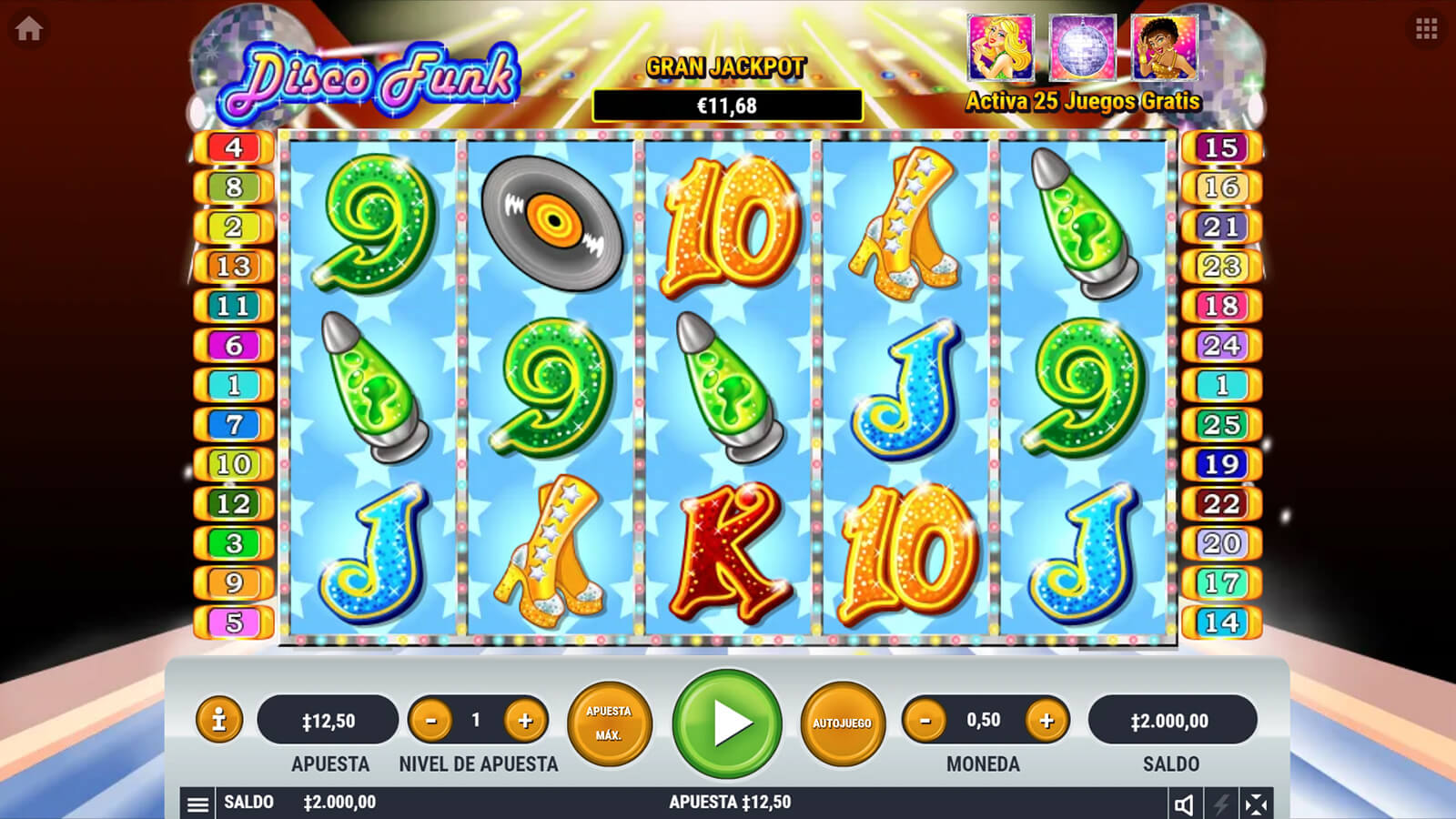This screenshot has width=1456, height=819.
Task: Highlight payline number 14 marker
Action: click(1221, 622)
